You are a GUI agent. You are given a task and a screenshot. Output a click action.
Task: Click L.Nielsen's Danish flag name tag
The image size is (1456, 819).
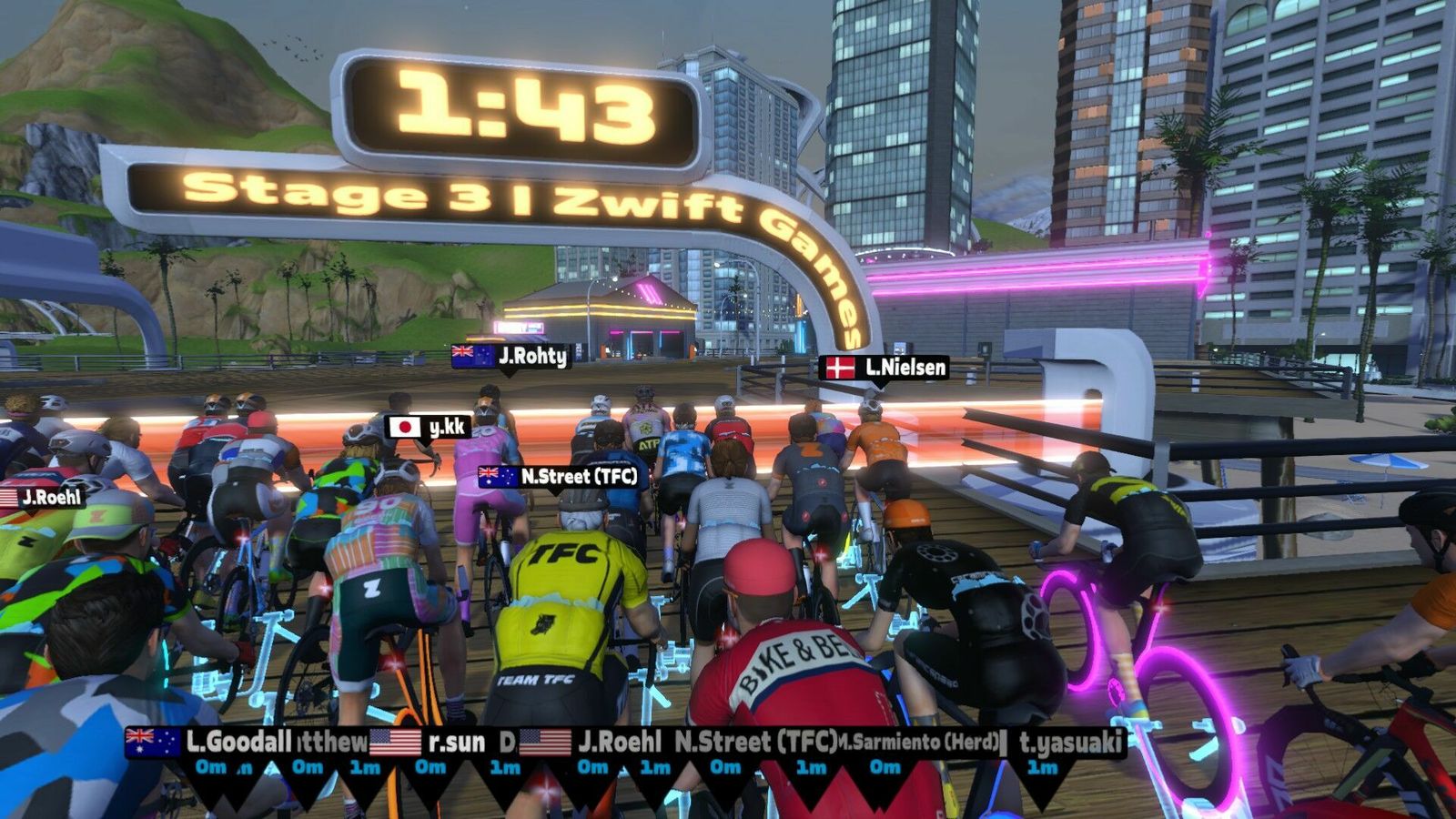(884, 368)
